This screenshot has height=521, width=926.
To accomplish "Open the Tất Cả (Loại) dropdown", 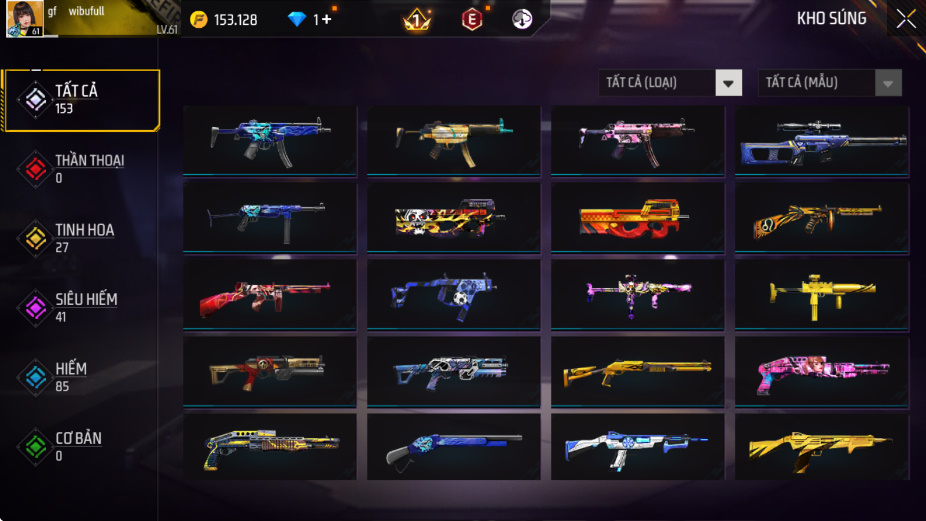I will 671,83.
